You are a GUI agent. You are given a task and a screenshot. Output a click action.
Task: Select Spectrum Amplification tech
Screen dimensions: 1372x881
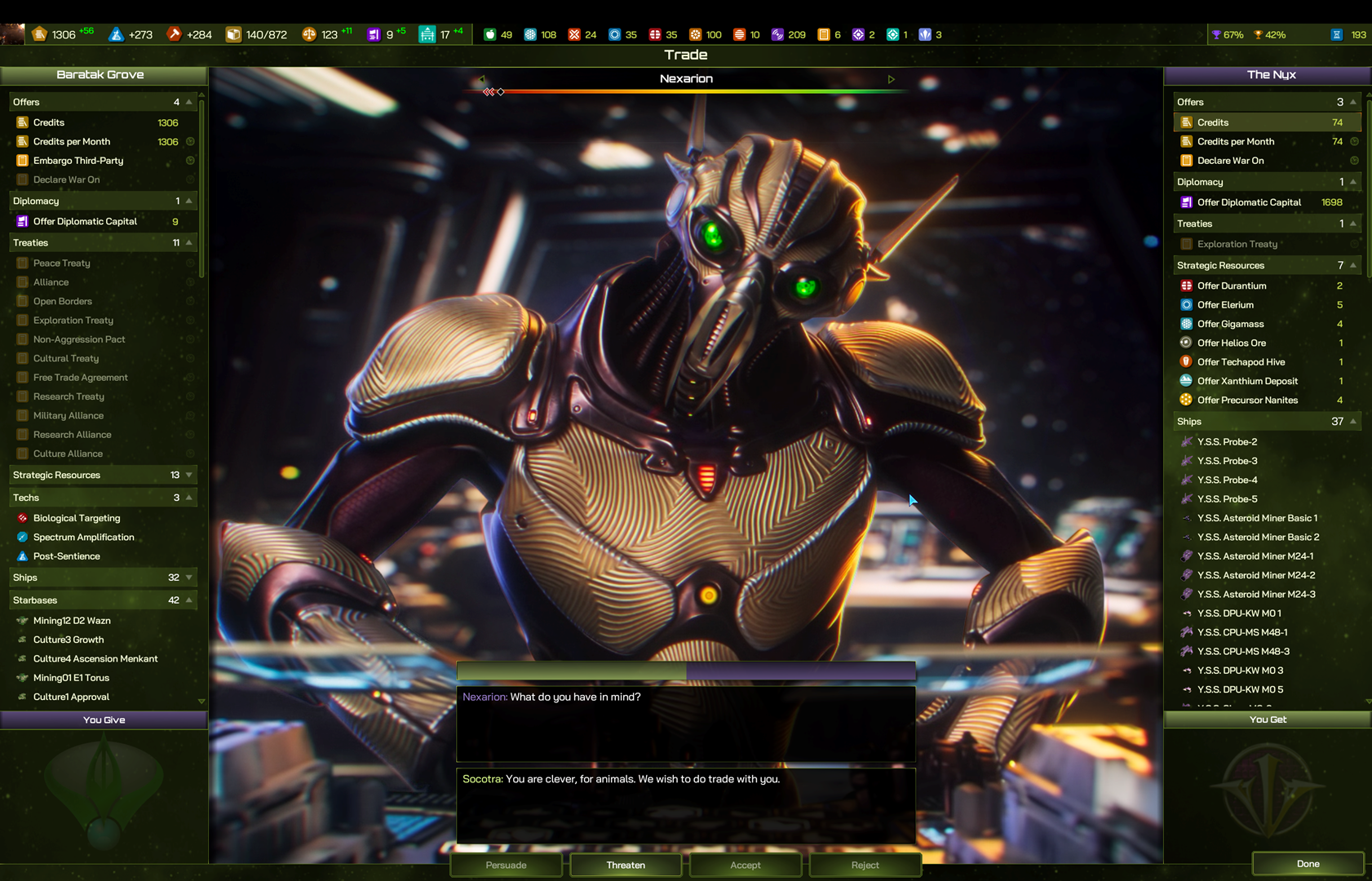coord(83,537)
